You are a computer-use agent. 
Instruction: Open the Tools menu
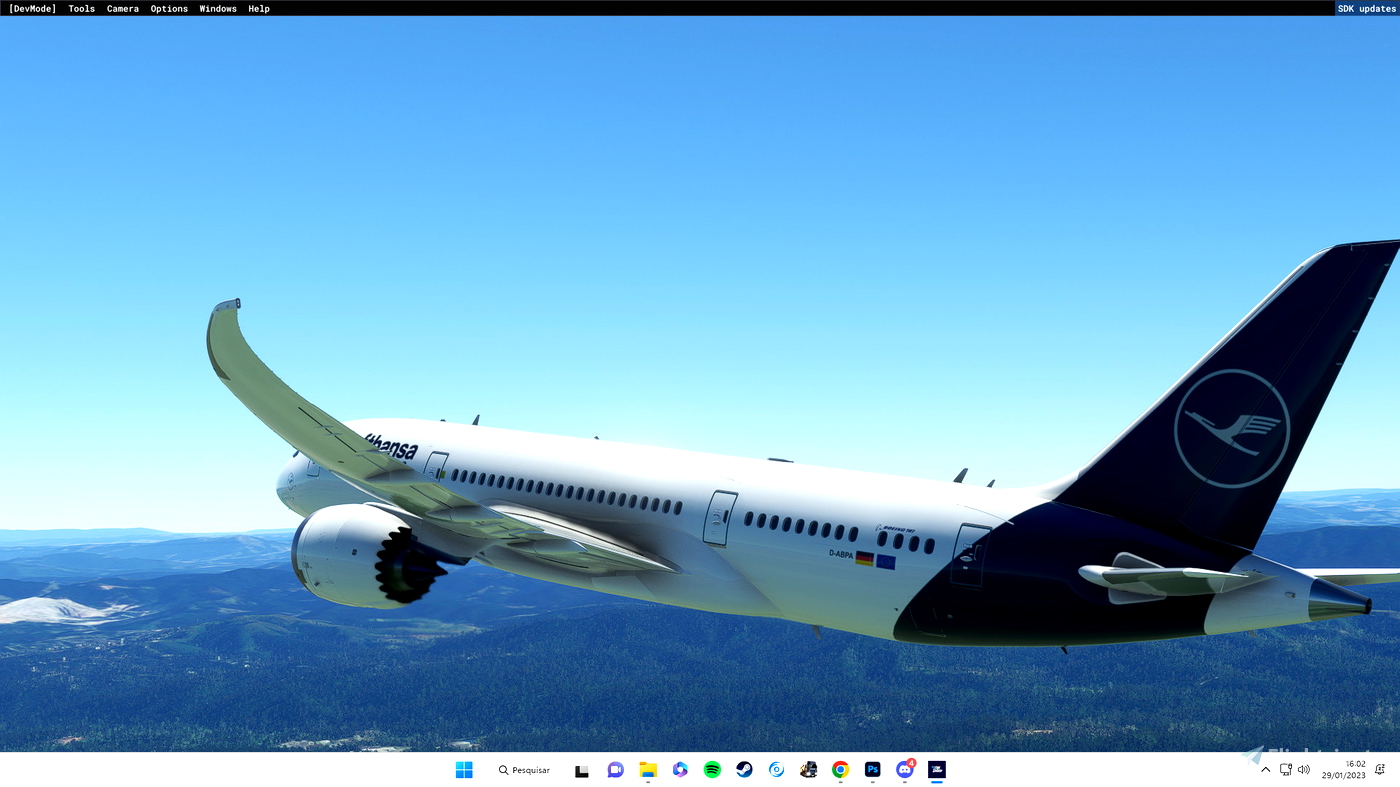[81, 8]
